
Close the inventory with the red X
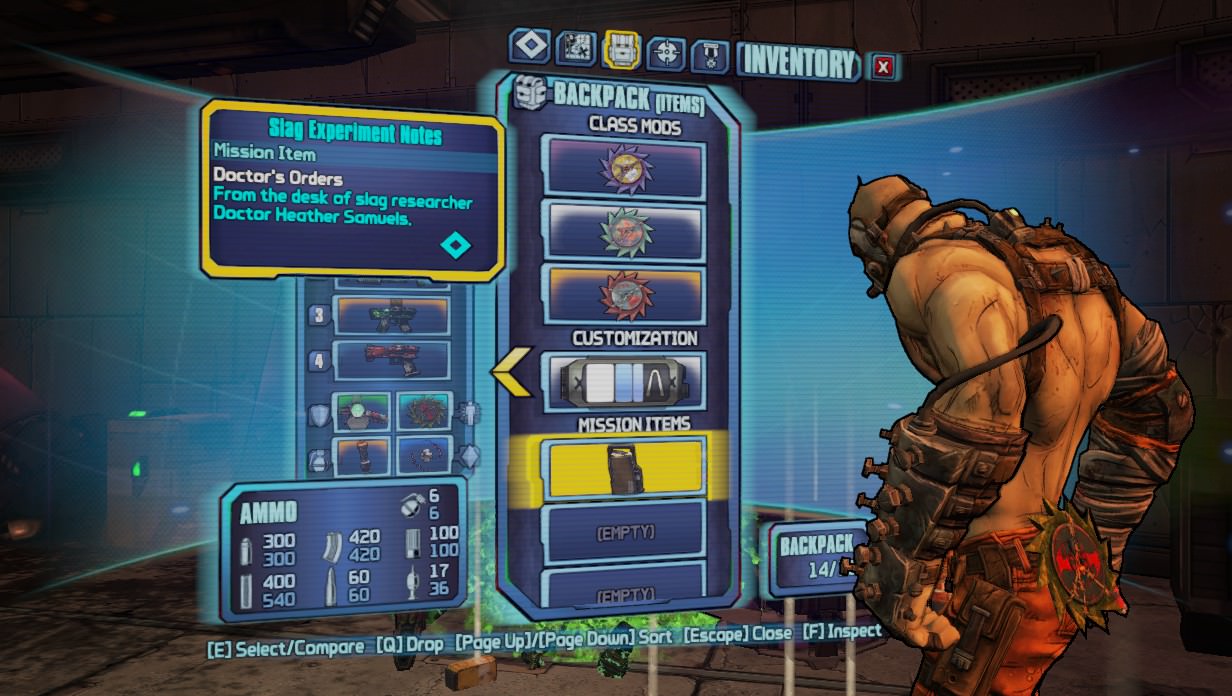click(x=882, y=67)
